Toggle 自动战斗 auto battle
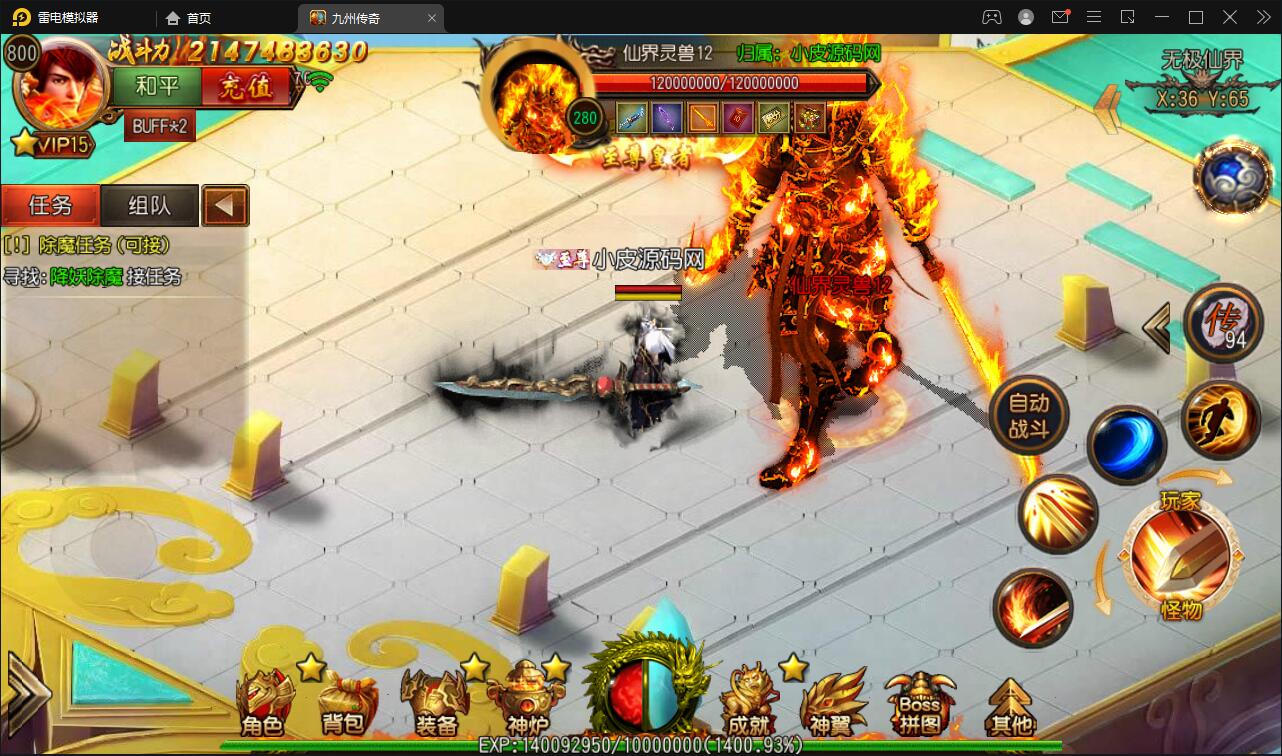1282x756 pixels. [x=1028, y=416]
